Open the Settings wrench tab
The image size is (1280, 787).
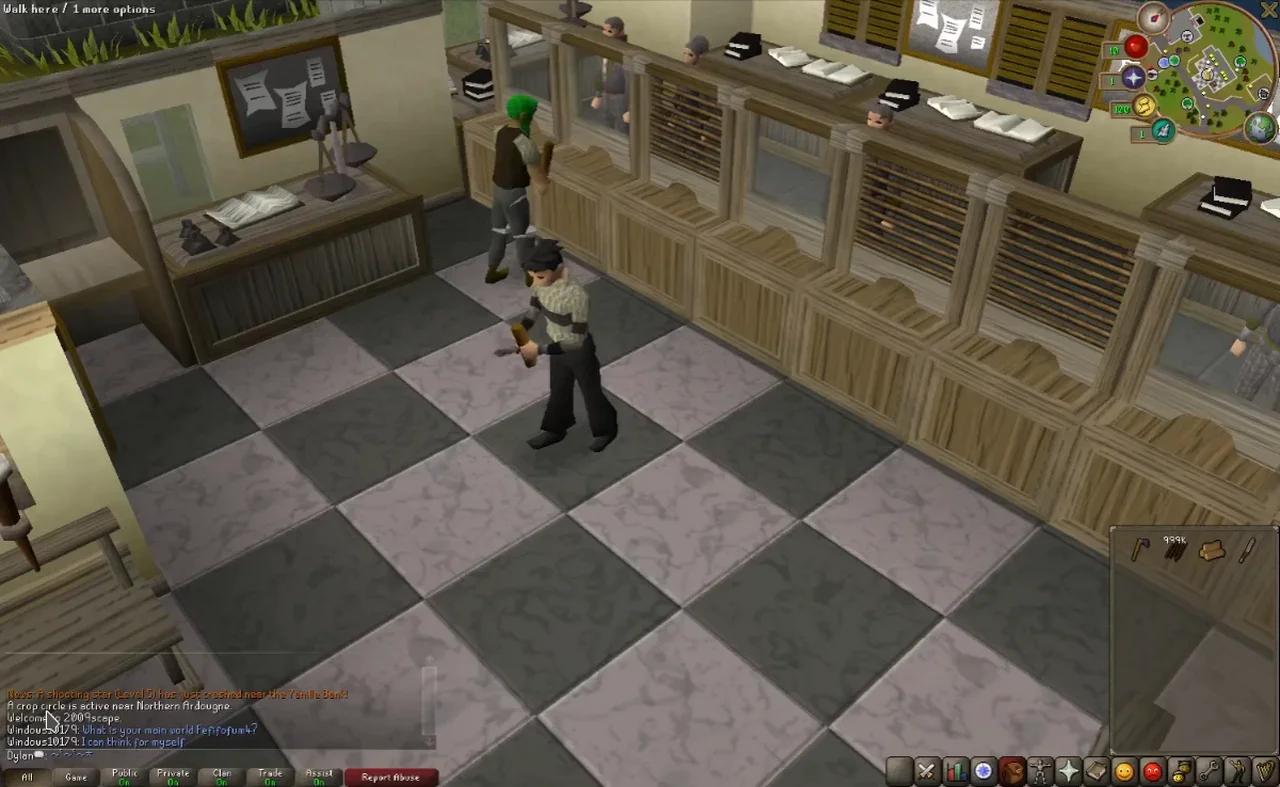[x=1206, y=770]
